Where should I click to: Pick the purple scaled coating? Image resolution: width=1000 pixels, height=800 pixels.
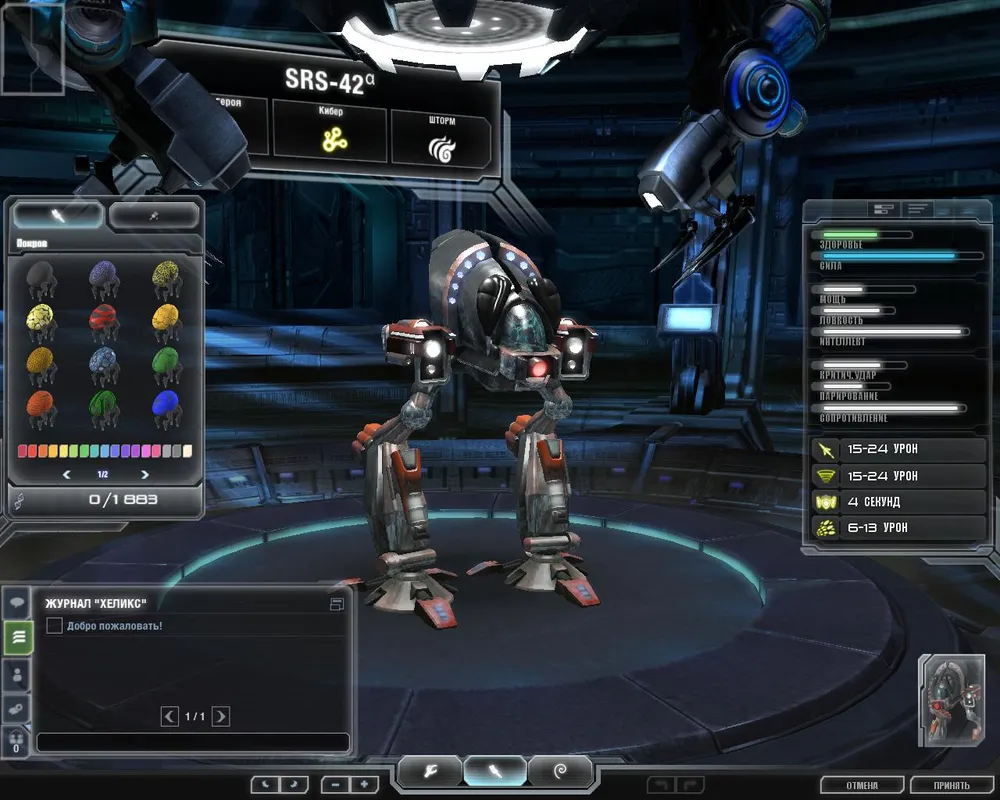[x=103, y=276]
